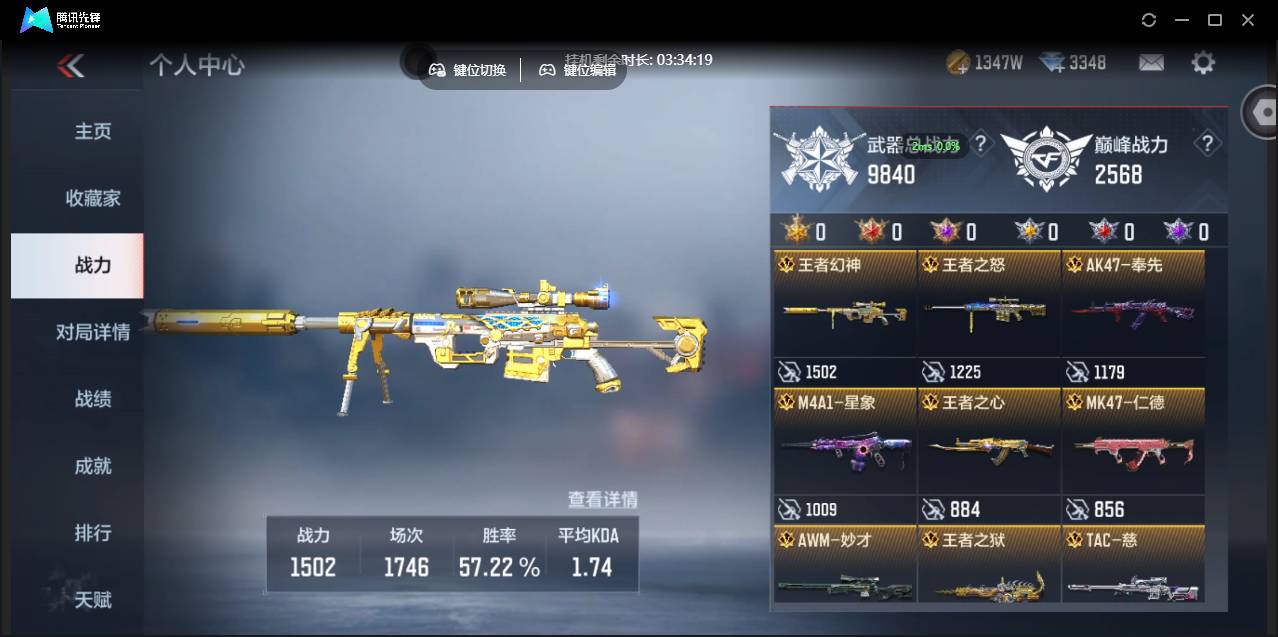Open the 主页 home tab
The width and height of the screenshot is (1278, 637).
pos(93,131)
